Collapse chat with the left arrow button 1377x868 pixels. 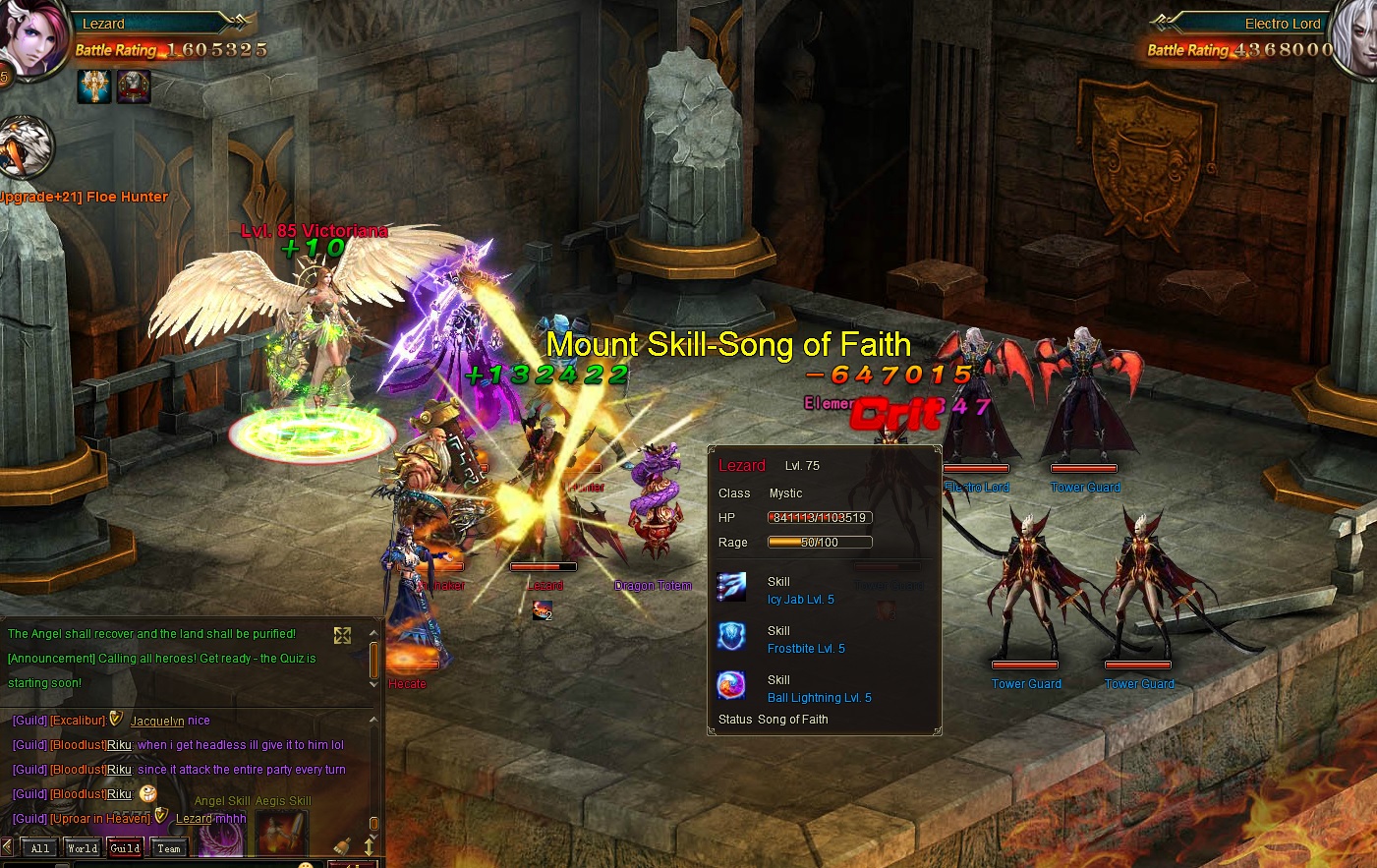[8, 847]
